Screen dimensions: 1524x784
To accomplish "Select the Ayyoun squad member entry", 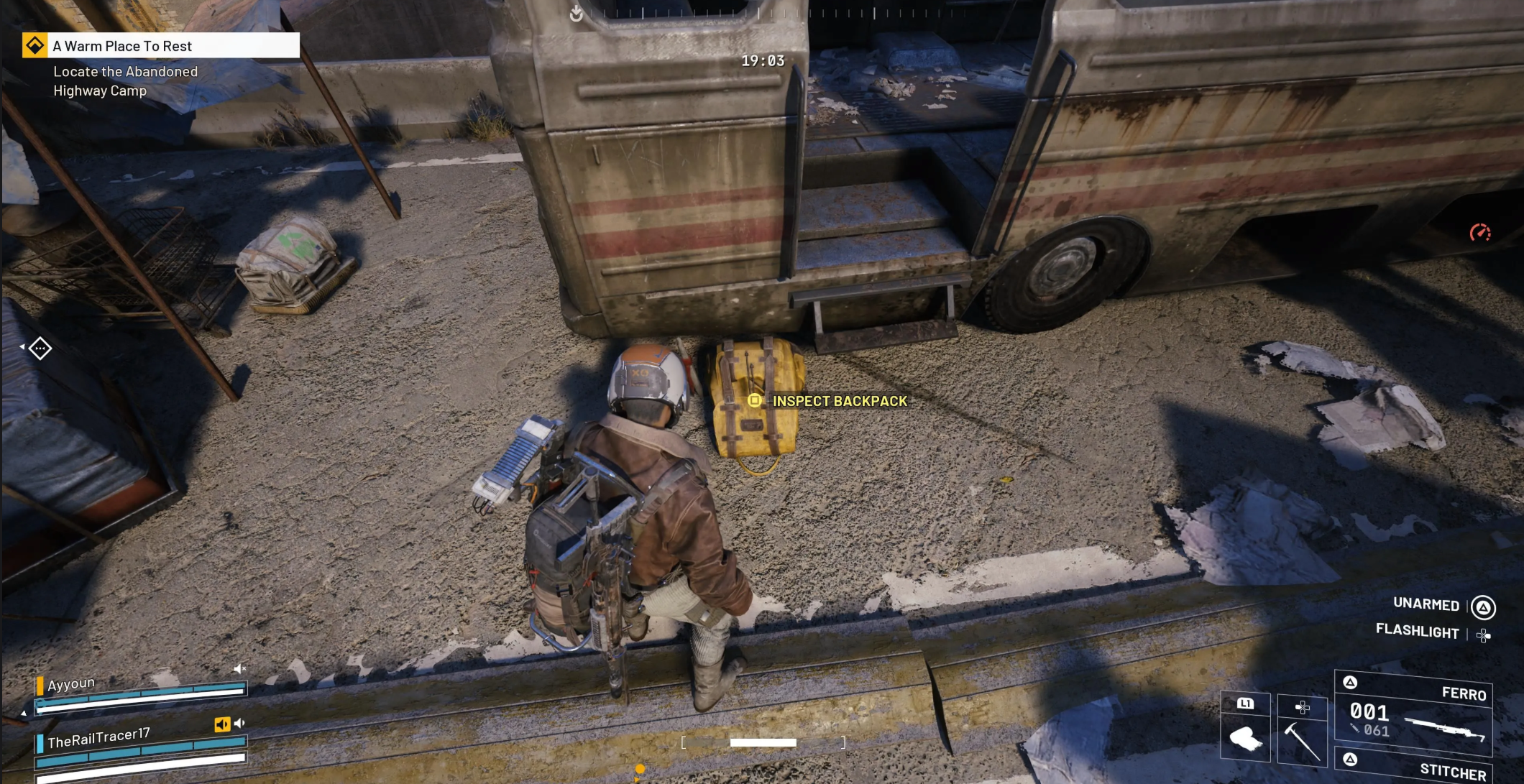I will (71, 683).
